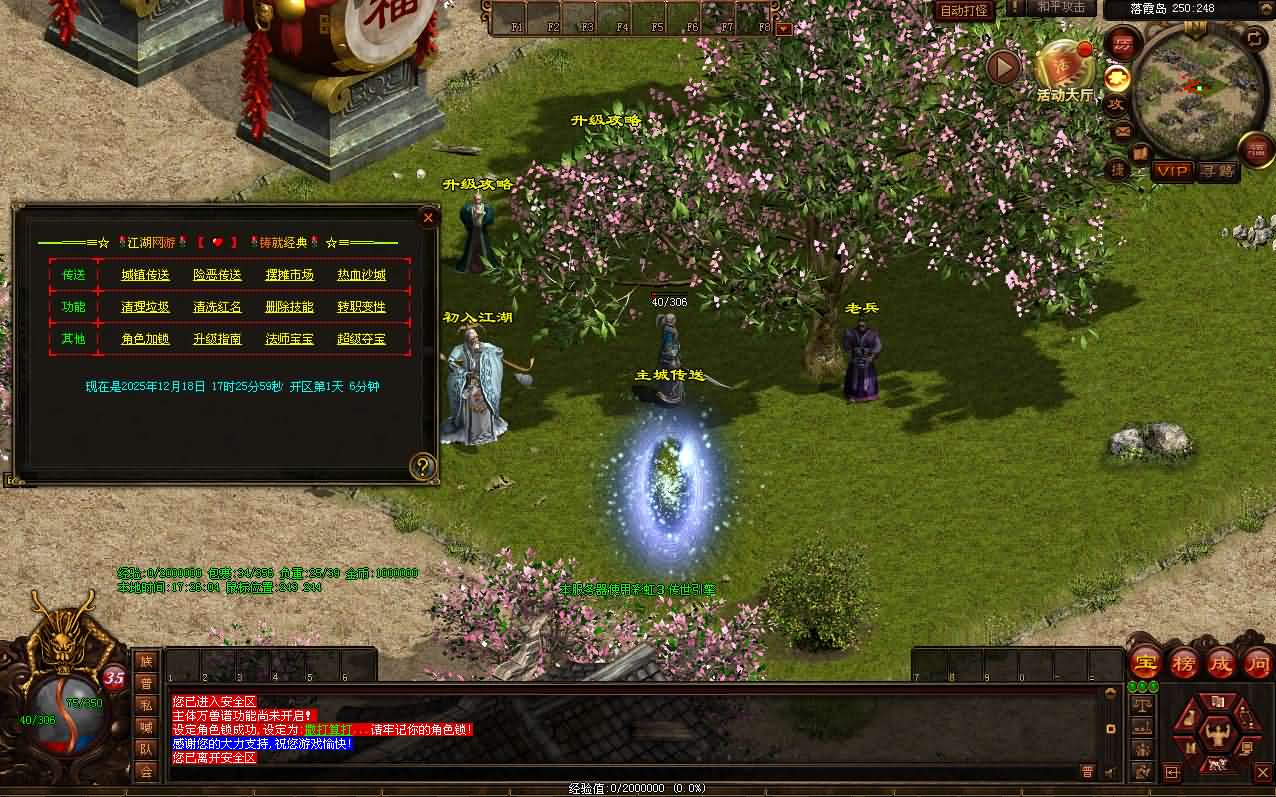Viewport: 1276px width, 797px height.
Task: Show the 榜 rankings button
Action: coord(1184,662)
